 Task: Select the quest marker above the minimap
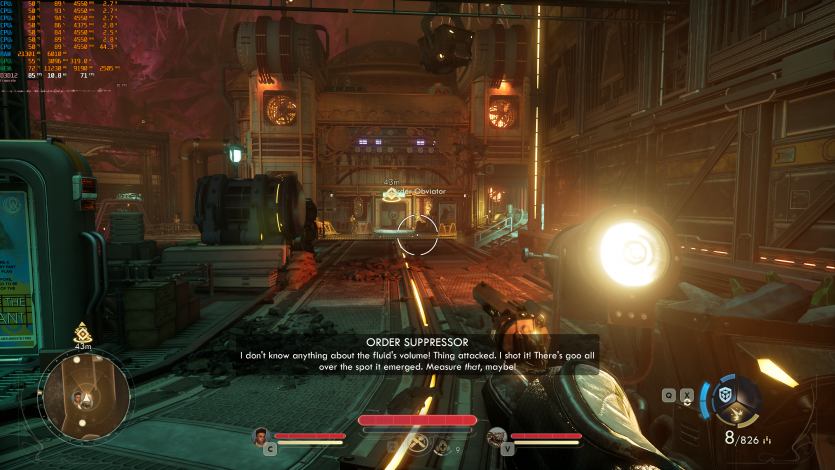83,331
